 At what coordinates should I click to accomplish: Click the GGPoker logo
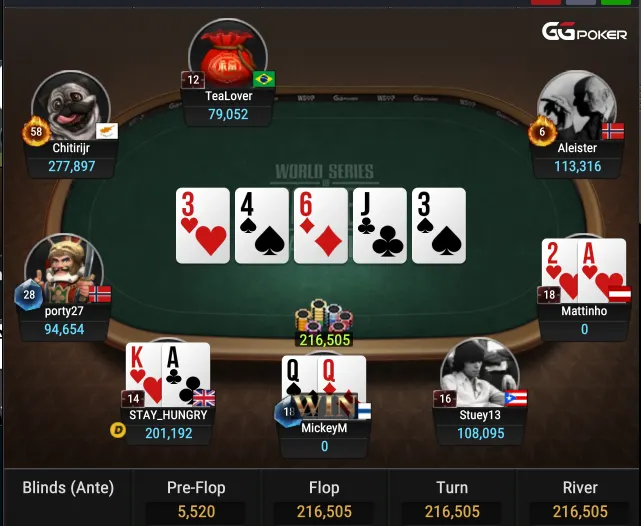[584, 32]
